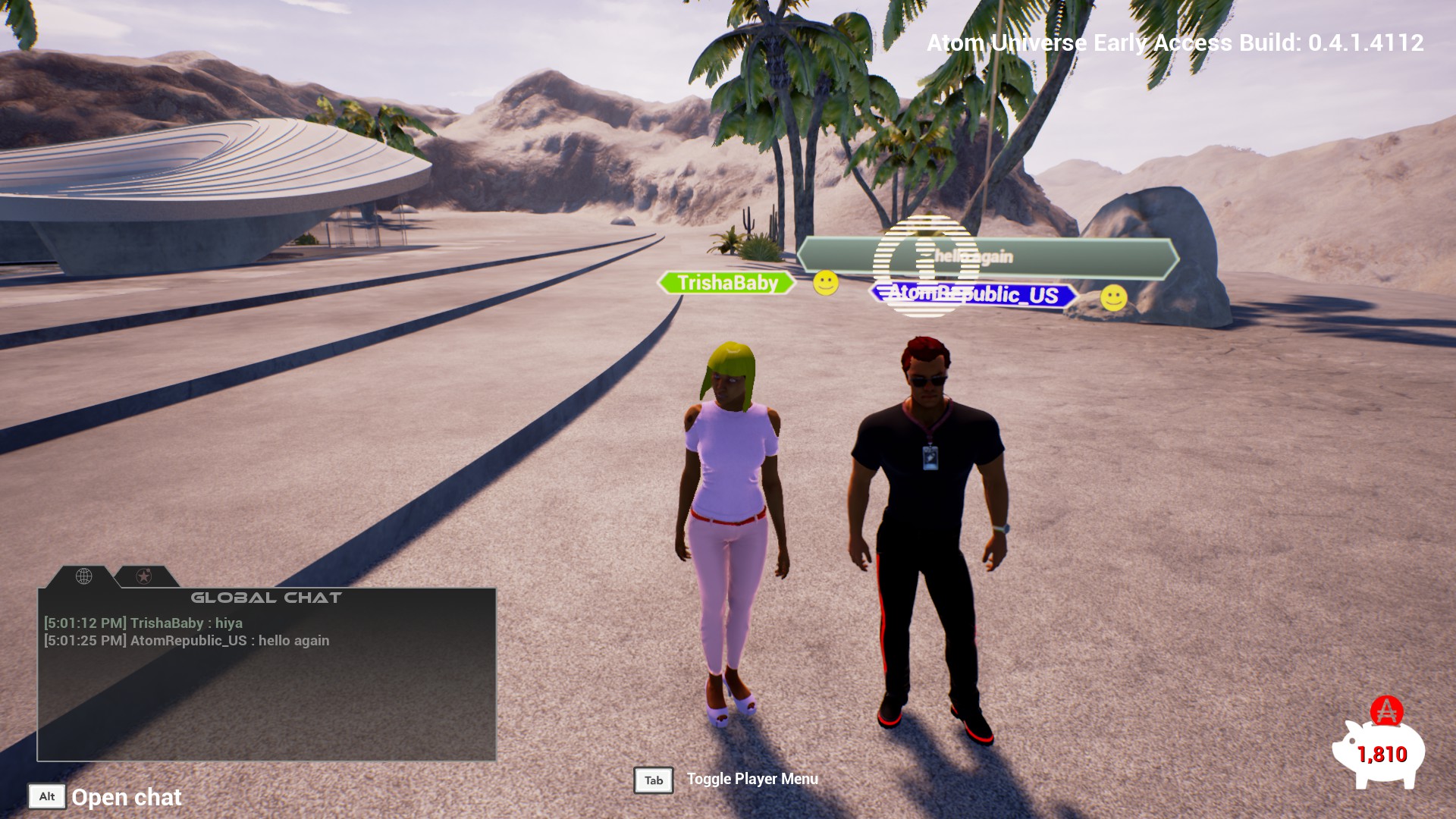Image resolution: width=1456 pixels, height=819 pixels.
Task: Select the AtomRepublic_US player name tag
Action: coord(974,294)
